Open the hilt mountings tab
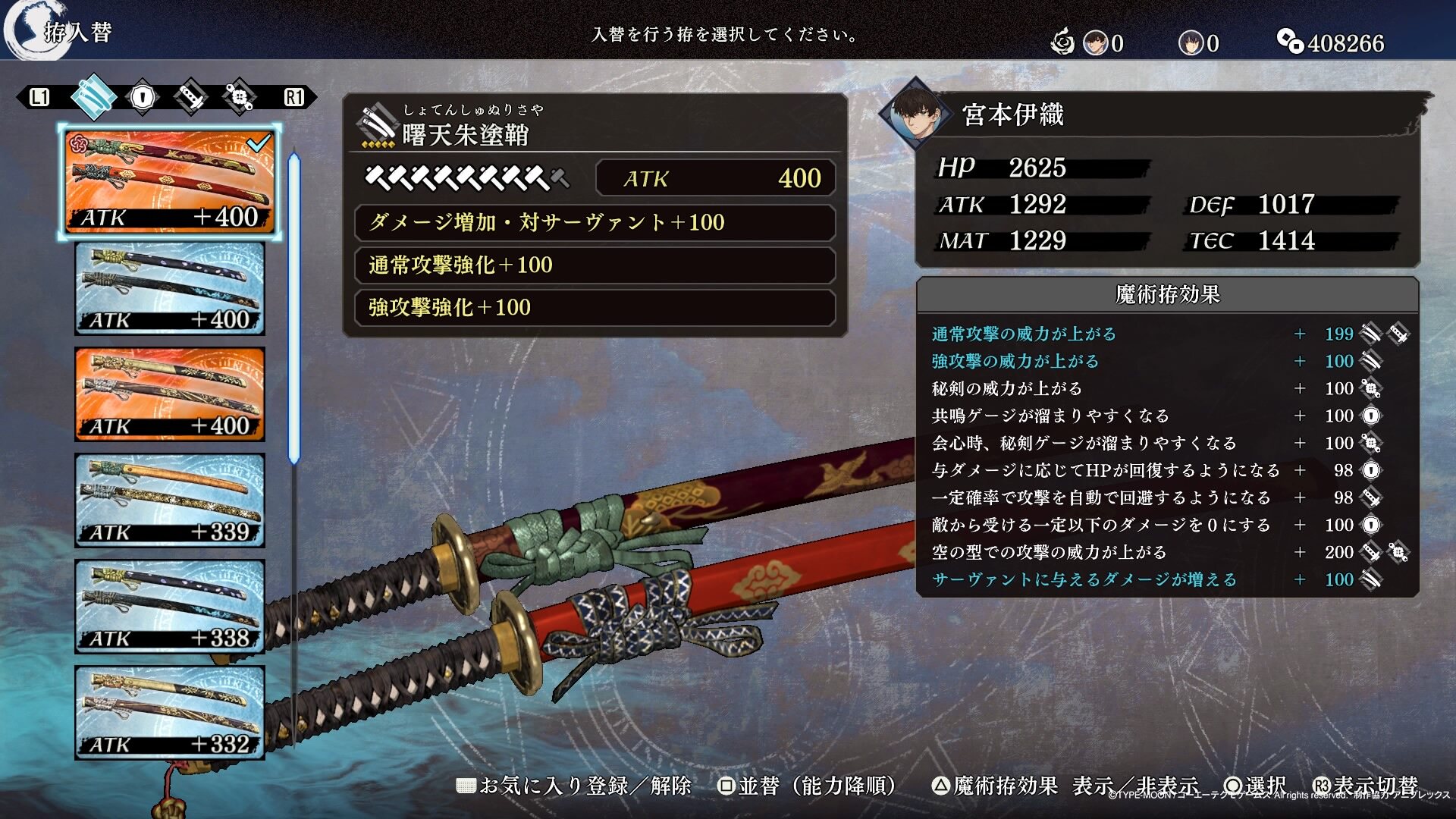 pos(190,97)
